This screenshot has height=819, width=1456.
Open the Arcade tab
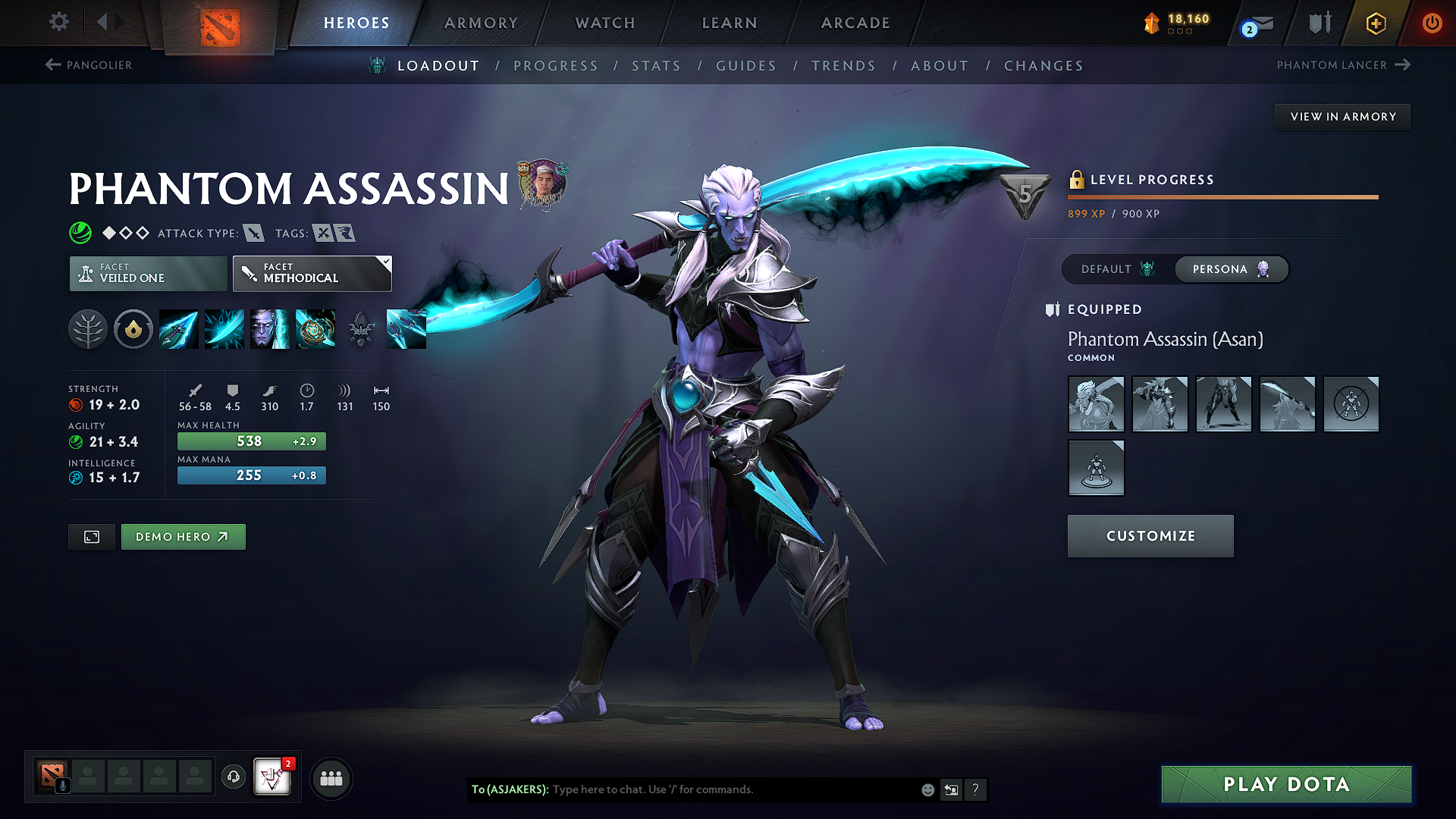pyautogui.click(x=855, y=23)
